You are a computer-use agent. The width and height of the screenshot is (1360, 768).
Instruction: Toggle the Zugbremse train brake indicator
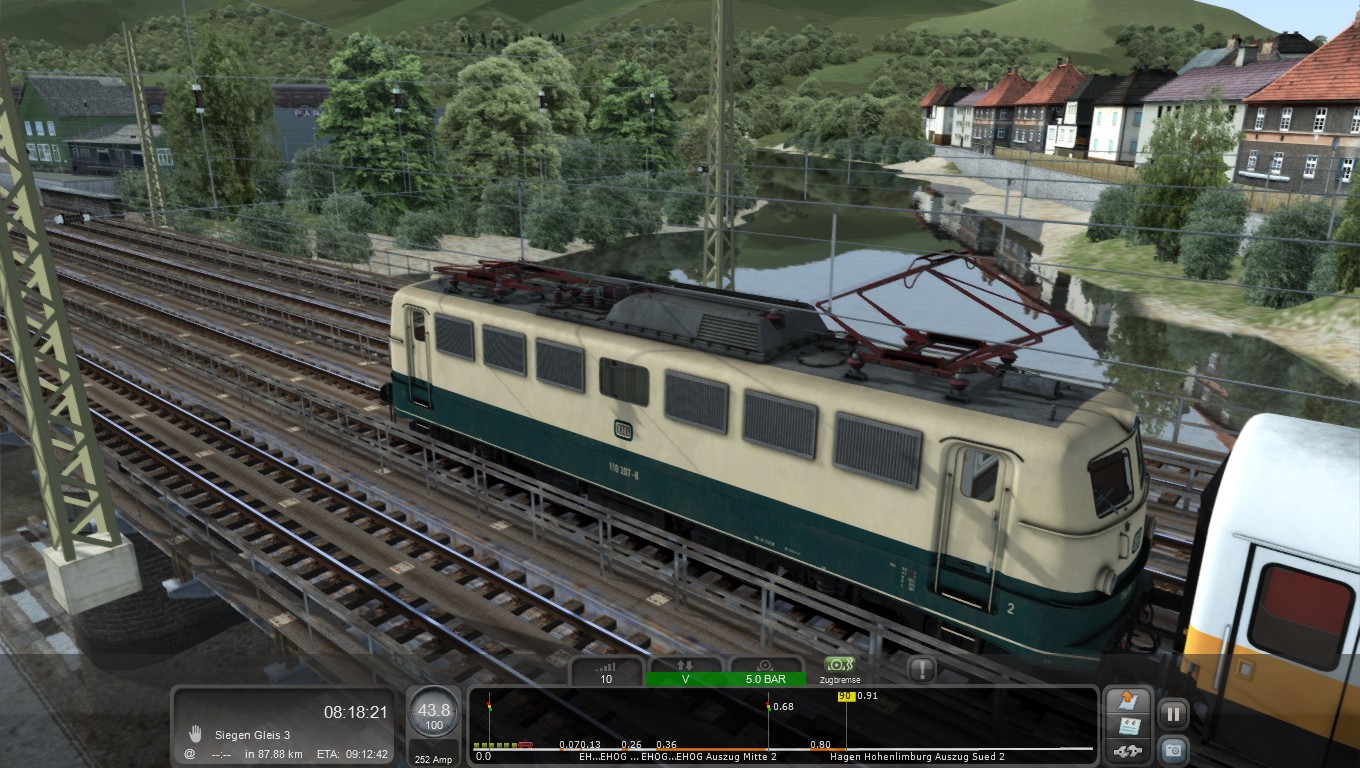pos(840,669)
